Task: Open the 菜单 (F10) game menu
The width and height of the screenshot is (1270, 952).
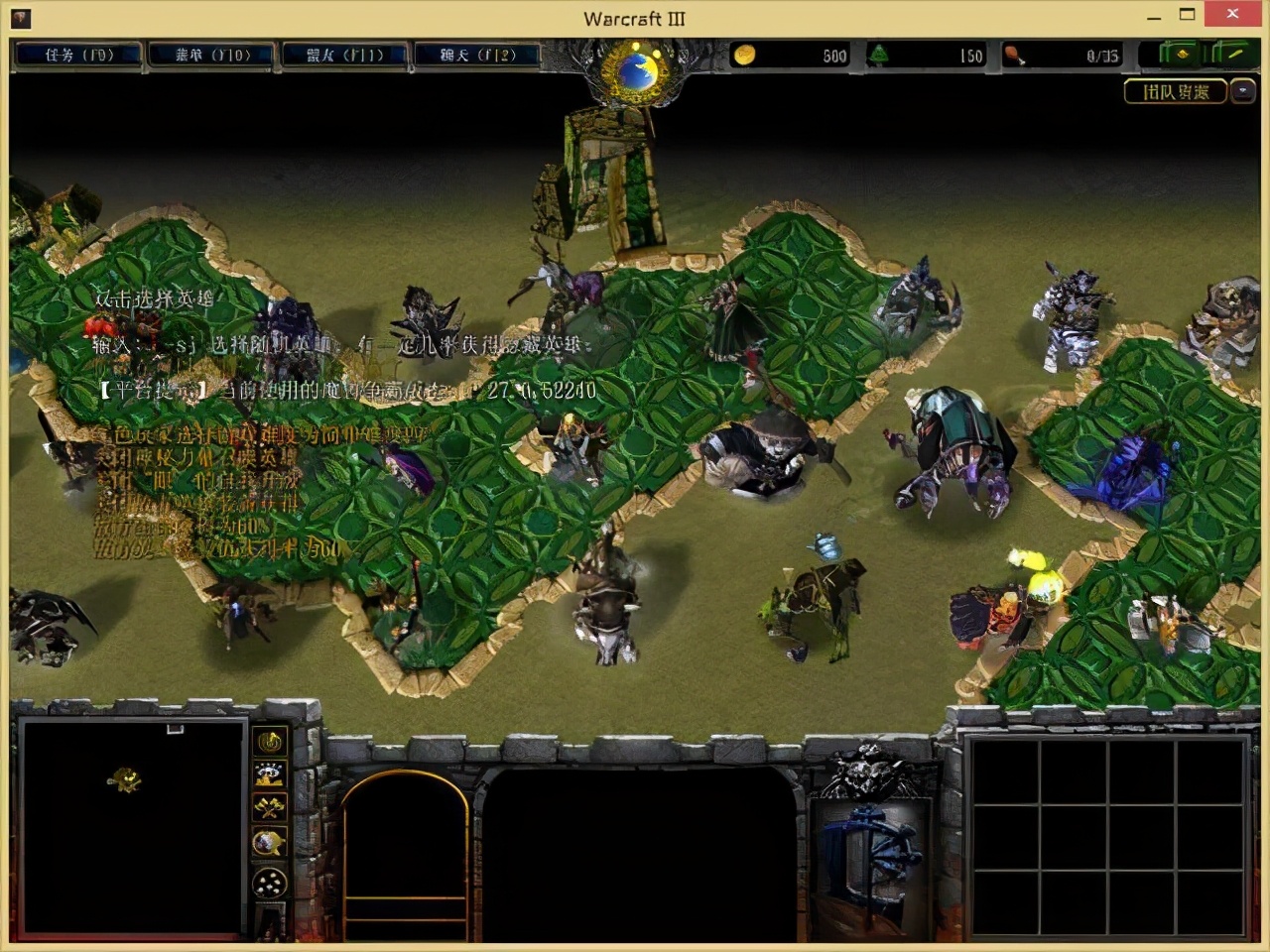Action: point(211,56)
